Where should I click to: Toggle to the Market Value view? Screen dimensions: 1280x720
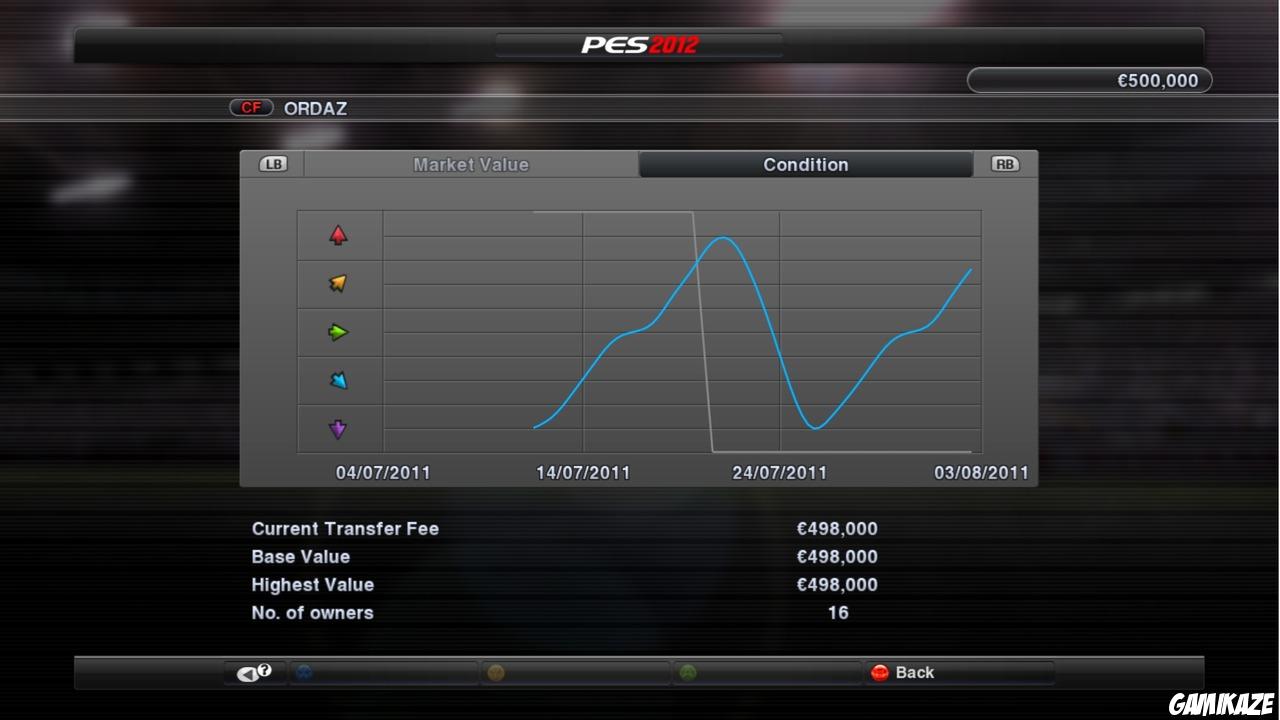click(471, 164)
